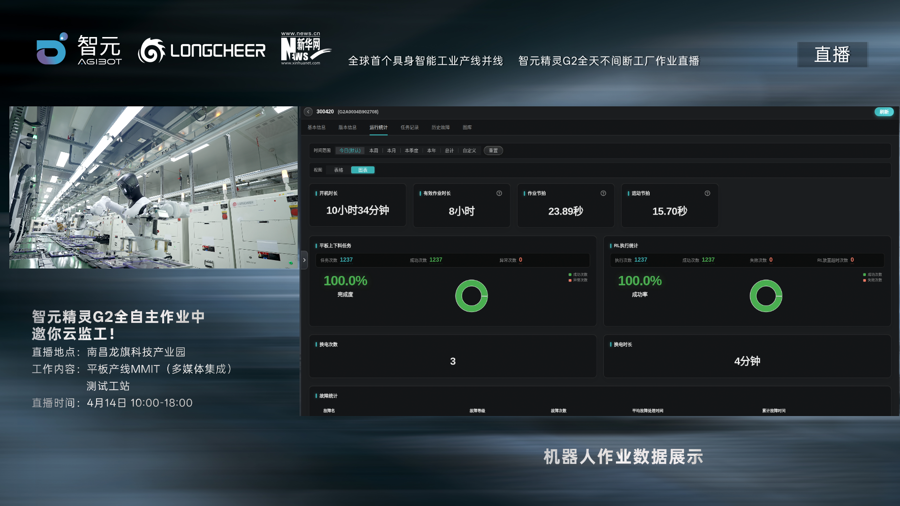Open the help icon for 有效作业时长
The height and width of the screenshot is (506, 900).
click(x=499, y=193)
